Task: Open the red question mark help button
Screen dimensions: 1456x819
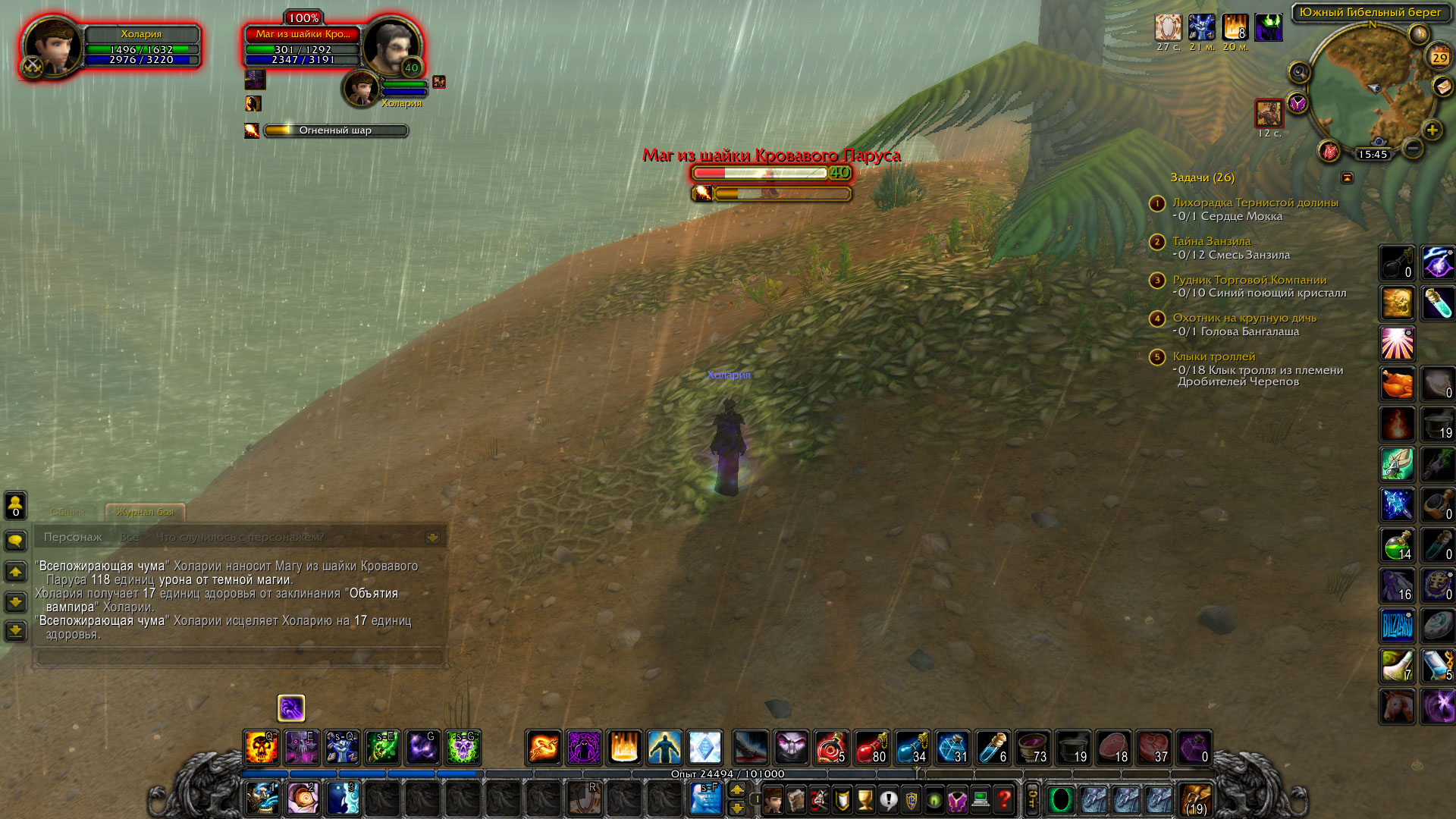Action: (1004, 799)
